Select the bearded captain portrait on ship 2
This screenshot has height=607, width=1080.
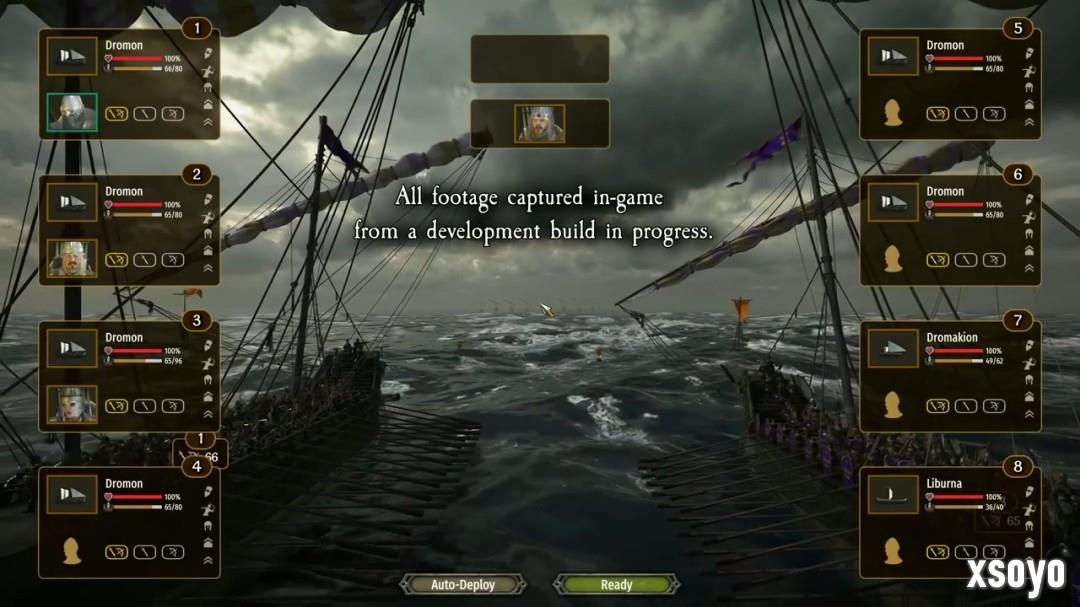click(72, 259)
